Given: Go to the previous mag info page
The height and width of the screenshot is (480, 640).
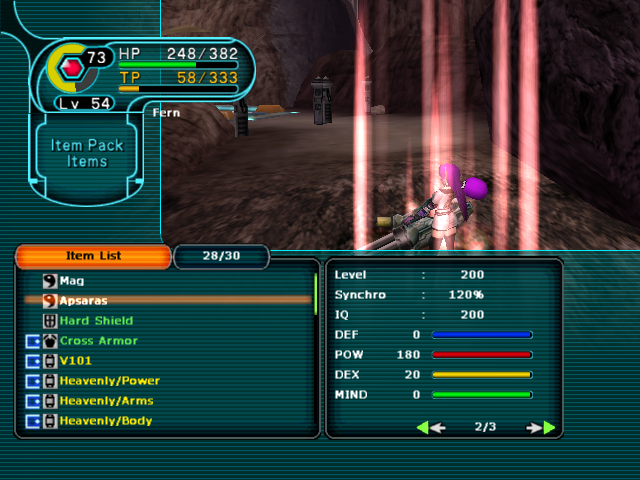Looking at the screenshot, I should click(430, 428).
